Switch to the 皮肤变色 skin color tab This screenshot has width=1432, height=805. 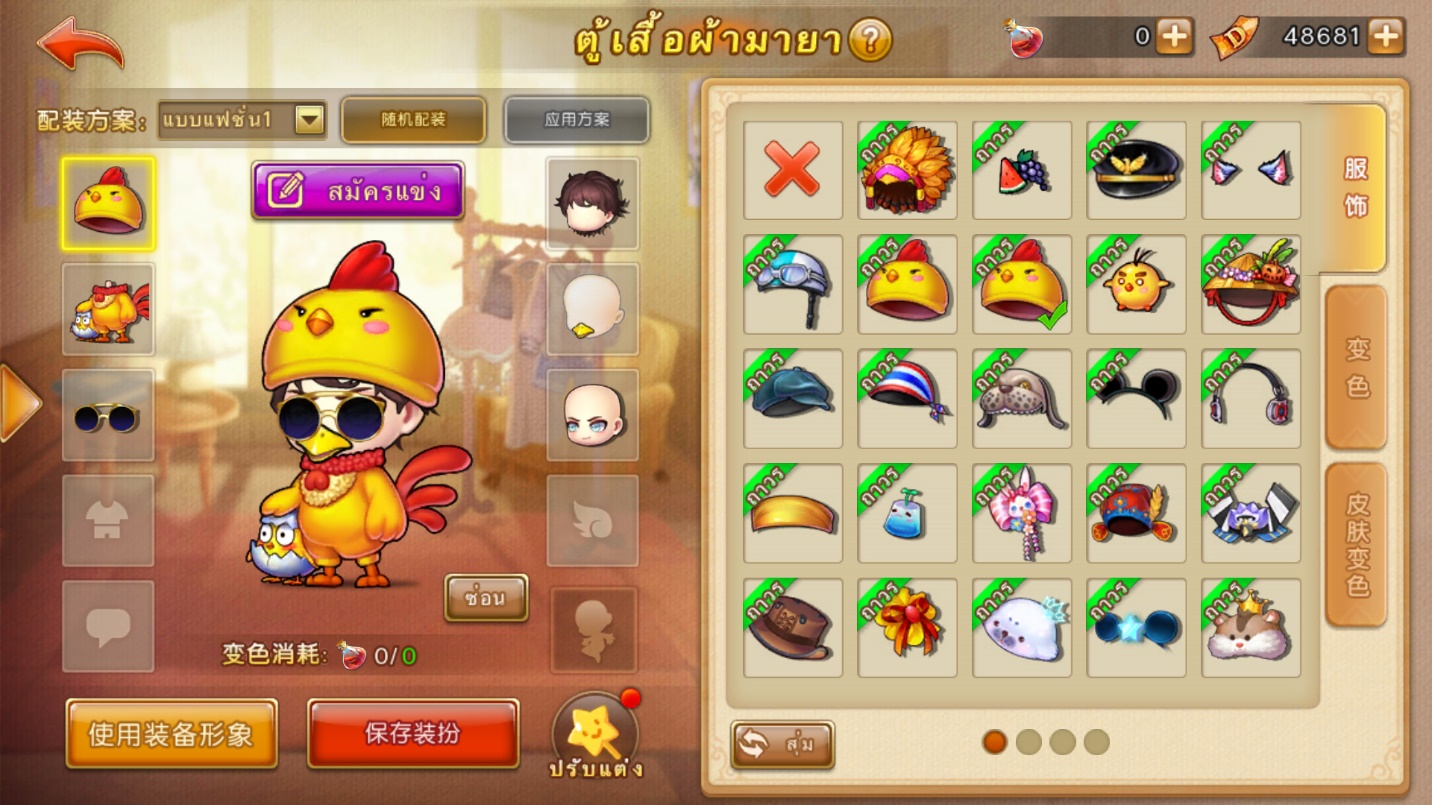click(x=1356, y=545)
